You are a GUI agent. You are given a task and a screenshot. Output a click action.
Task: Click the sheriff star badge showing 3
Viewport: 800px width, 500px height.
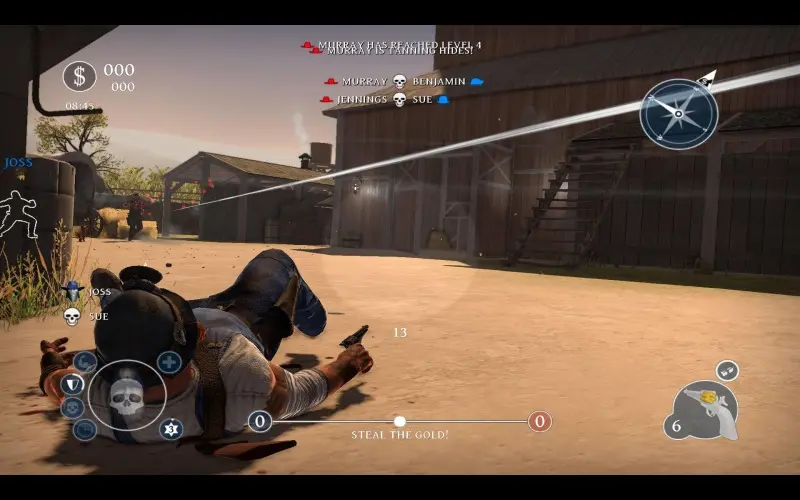pos(171,429)
